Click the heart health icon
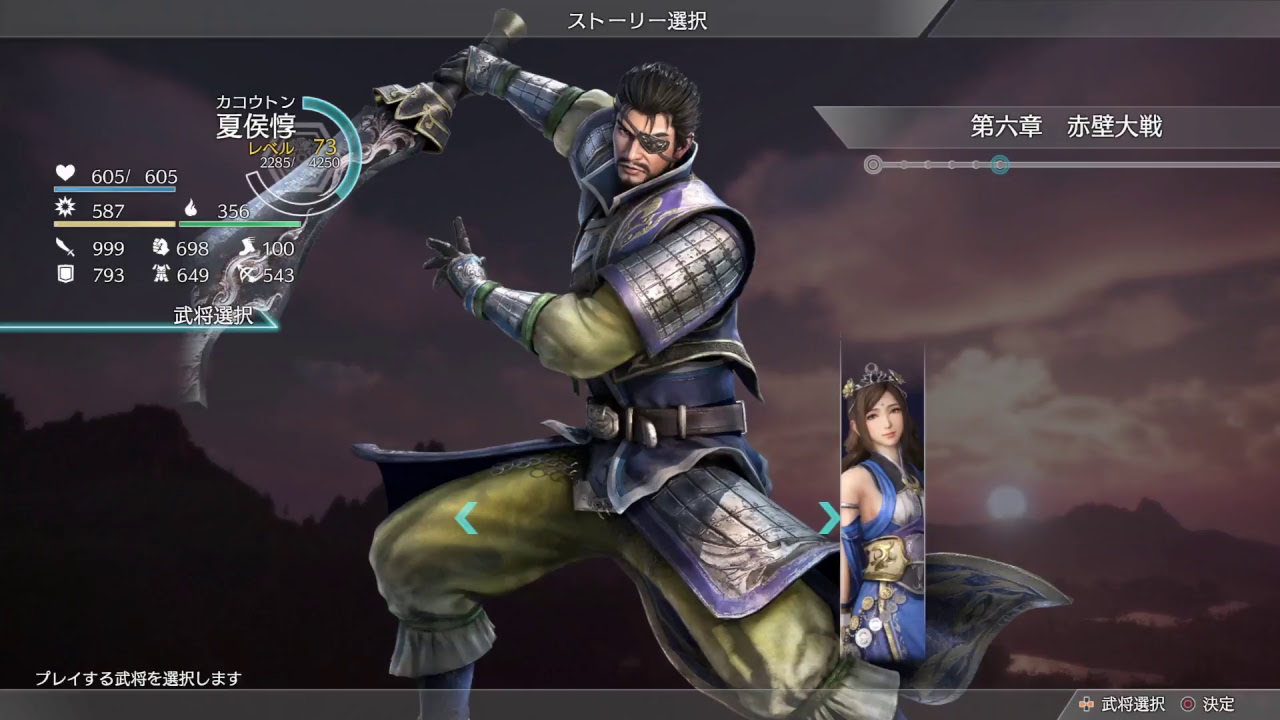Viewport: 1280px width, 720px height. point(64,173)
